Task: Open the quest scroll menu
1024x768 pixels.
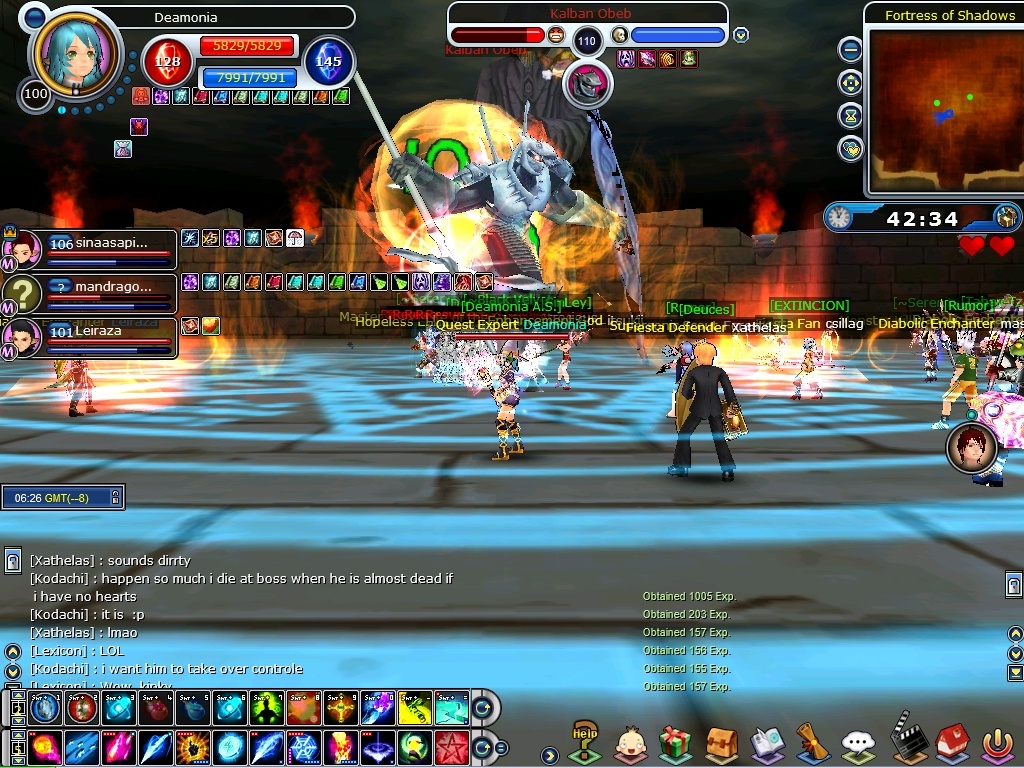Action: (x=812, y=744)
